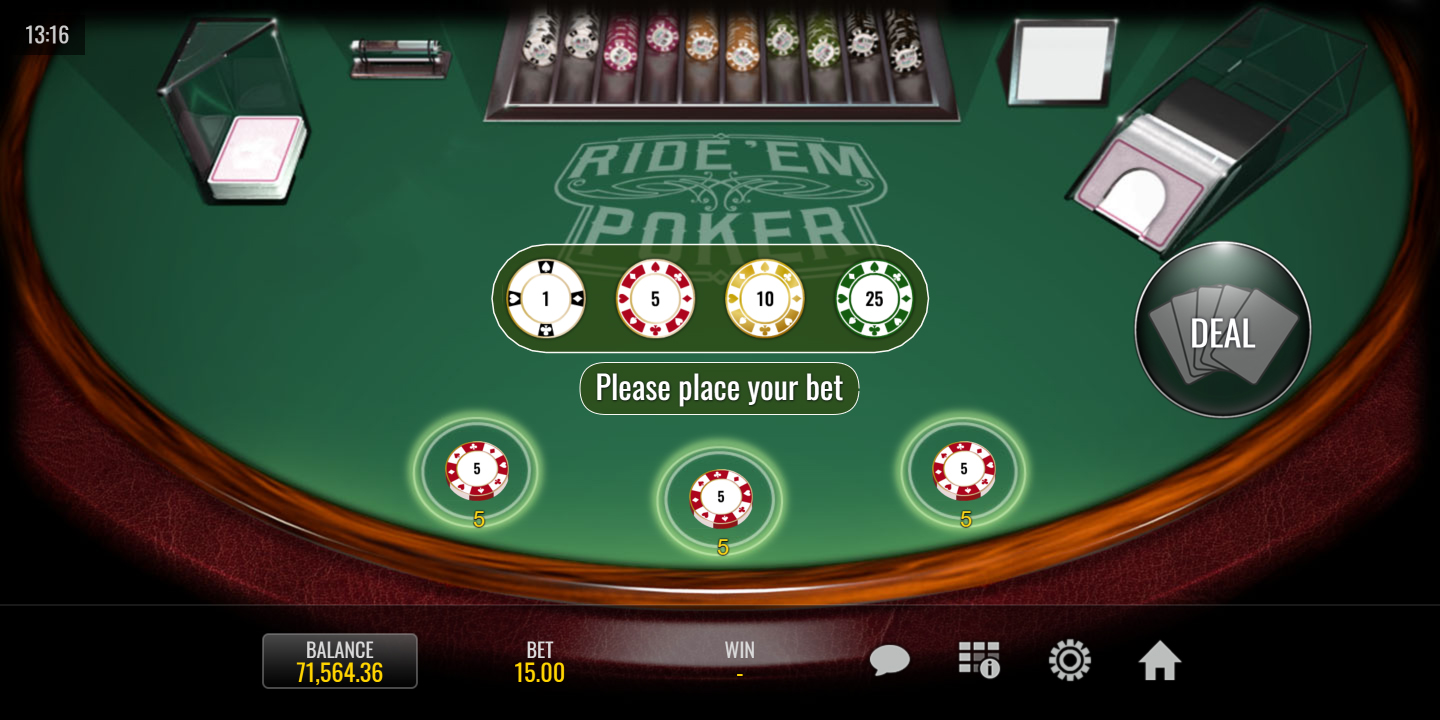The height and width of the screenshot is (720, 1440).
Task: Return to lobby with the home icon
Action: pyautogui.click(x=1159, y=661)
